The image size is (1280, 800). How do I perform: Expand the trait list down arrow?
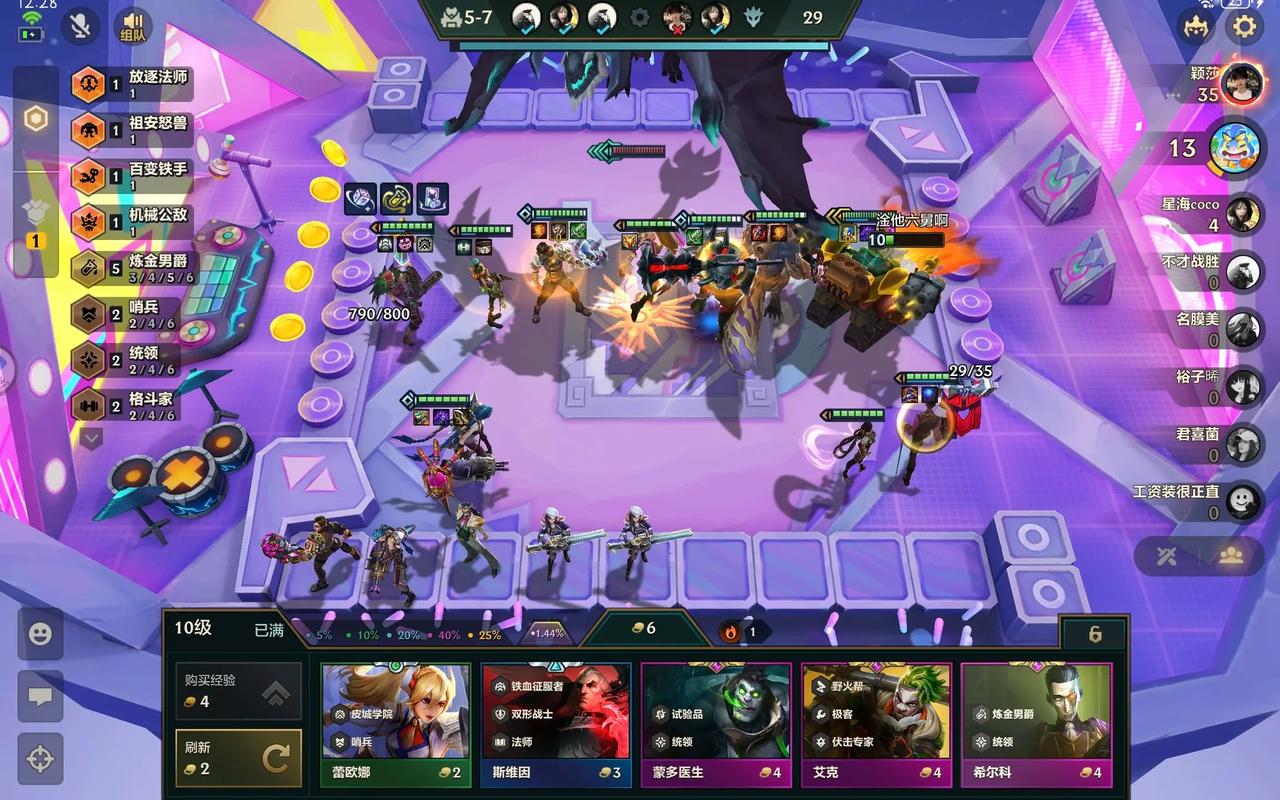pos(91,438)
